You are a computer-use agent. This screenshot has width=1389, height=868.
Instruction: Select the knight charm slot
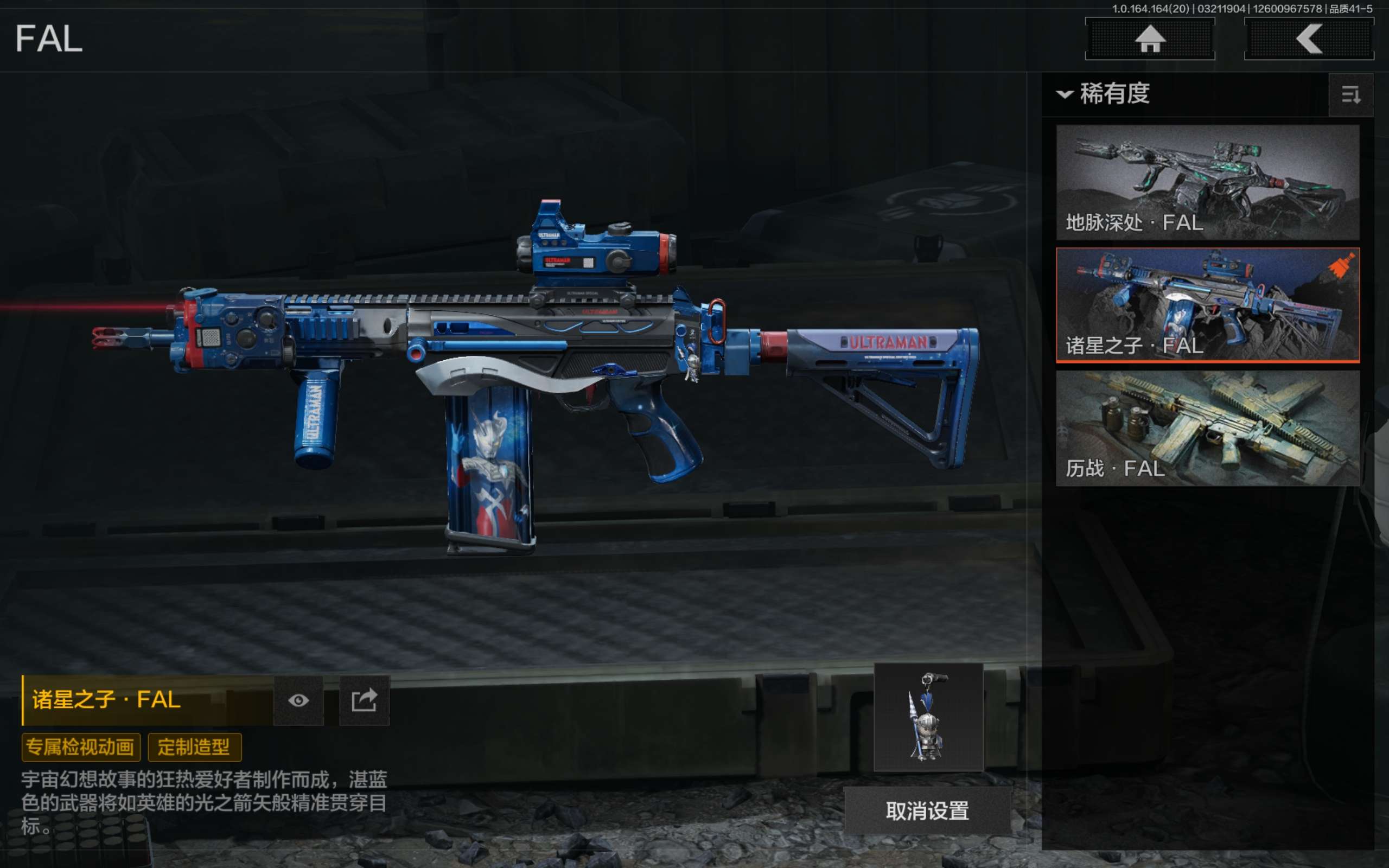[x=928, y=717]
